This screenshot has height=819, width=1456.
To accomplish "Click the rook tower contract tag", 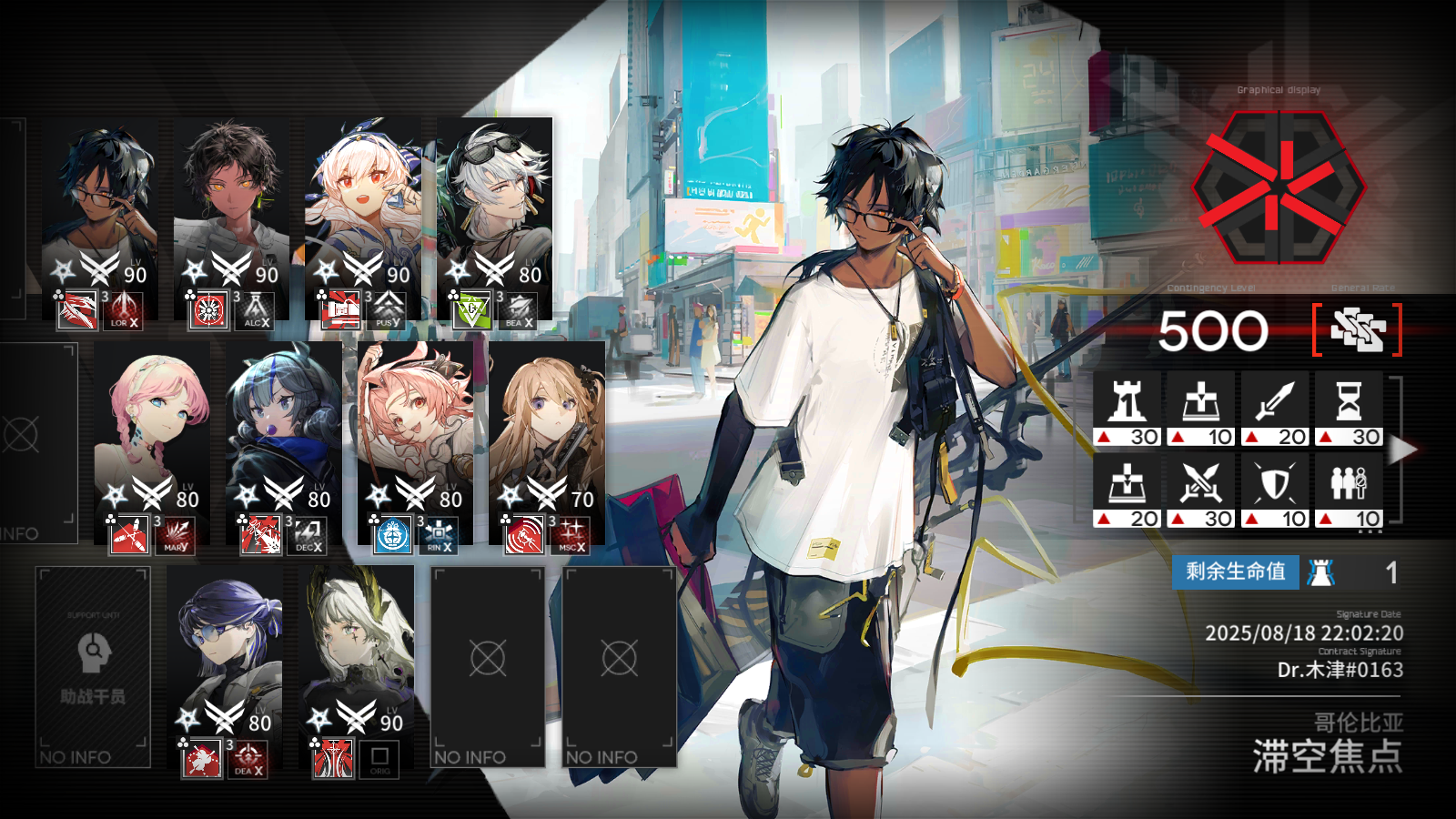I will coord(1127,409).
